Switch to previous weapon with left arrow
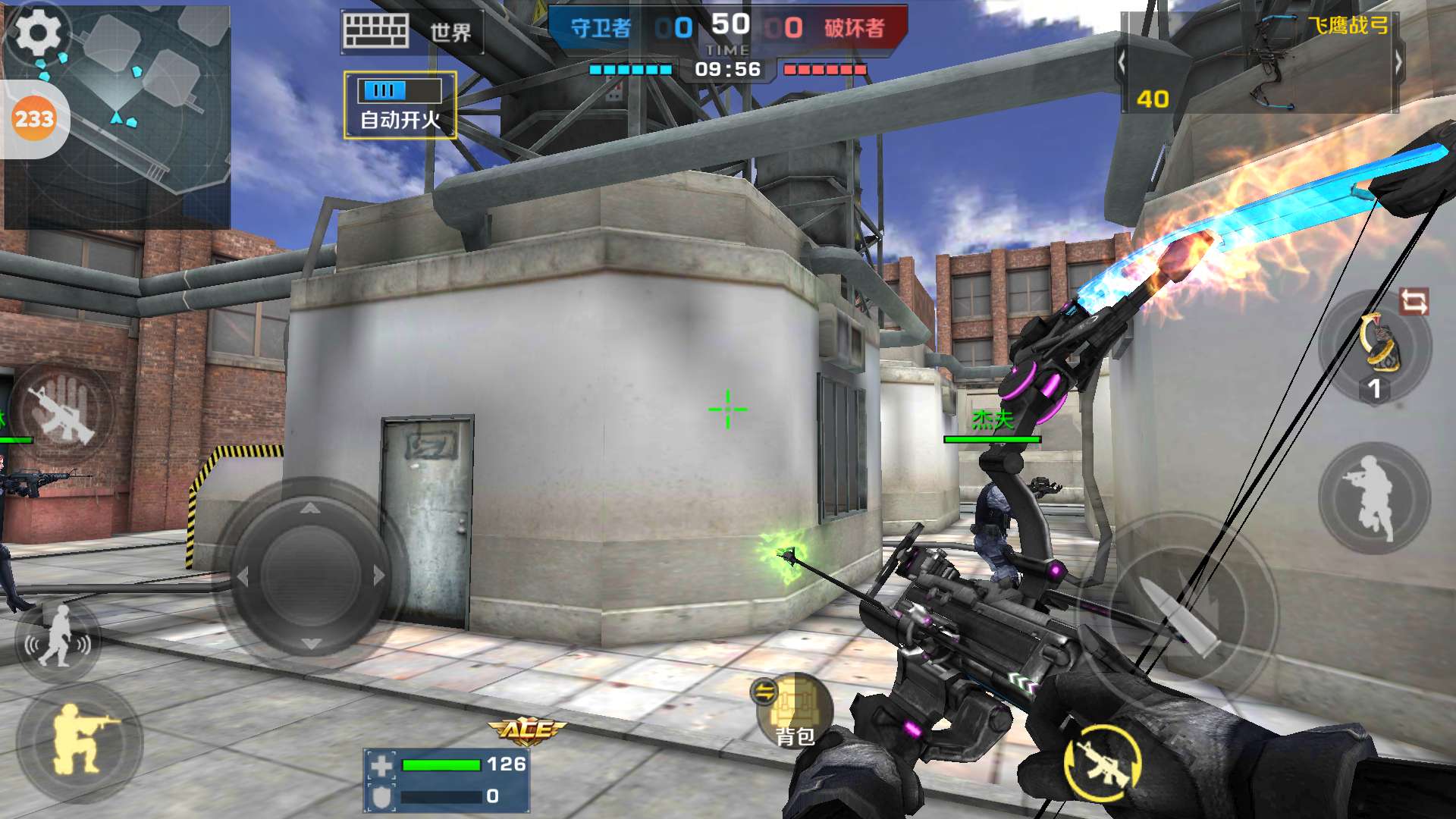Screen dimensions: 1456x819 tap(1122, 64)
